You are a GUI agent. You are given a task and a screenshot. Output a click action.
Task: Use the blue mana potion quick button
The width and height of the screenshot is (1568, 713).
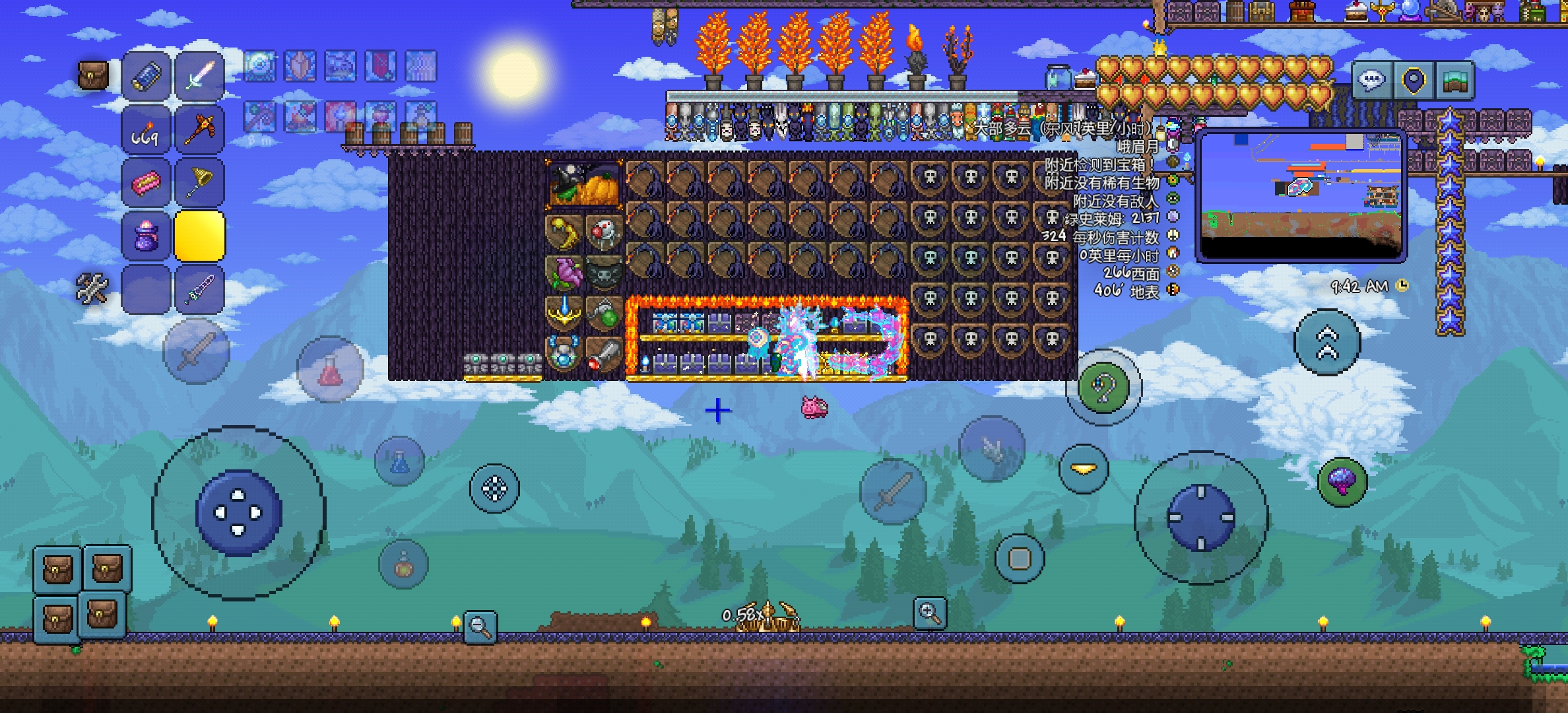click(x=399, y=461)
